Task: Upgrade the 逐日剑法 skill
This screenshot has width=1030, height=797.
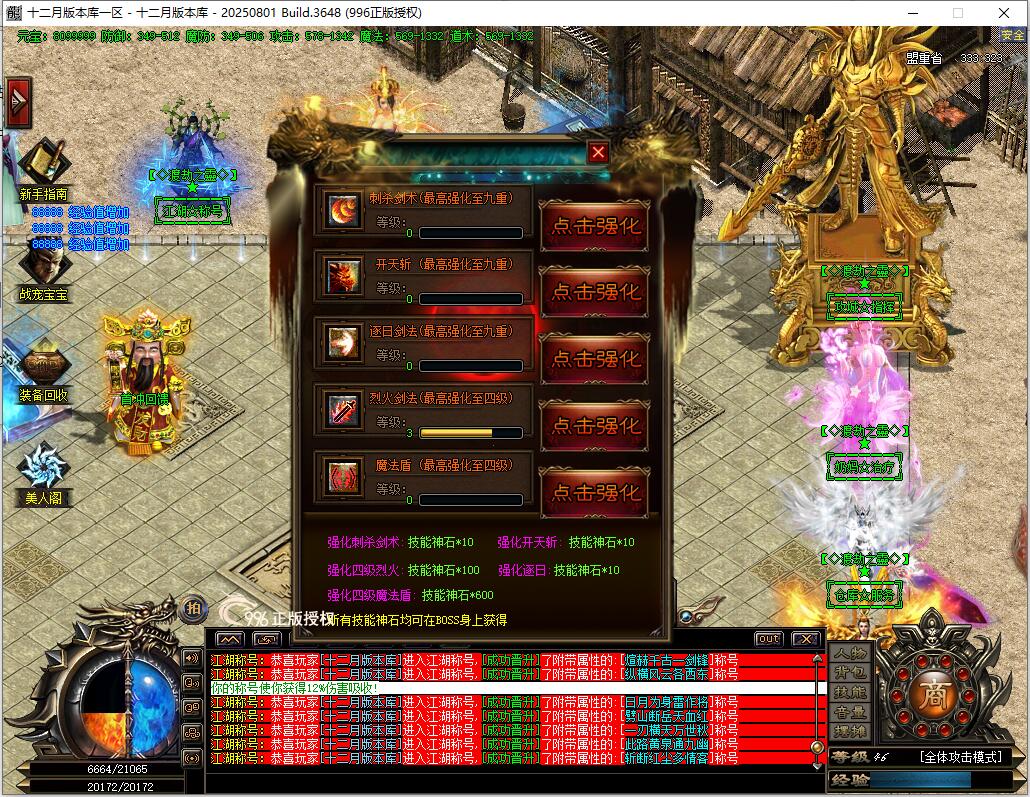Action: [595, 359]
